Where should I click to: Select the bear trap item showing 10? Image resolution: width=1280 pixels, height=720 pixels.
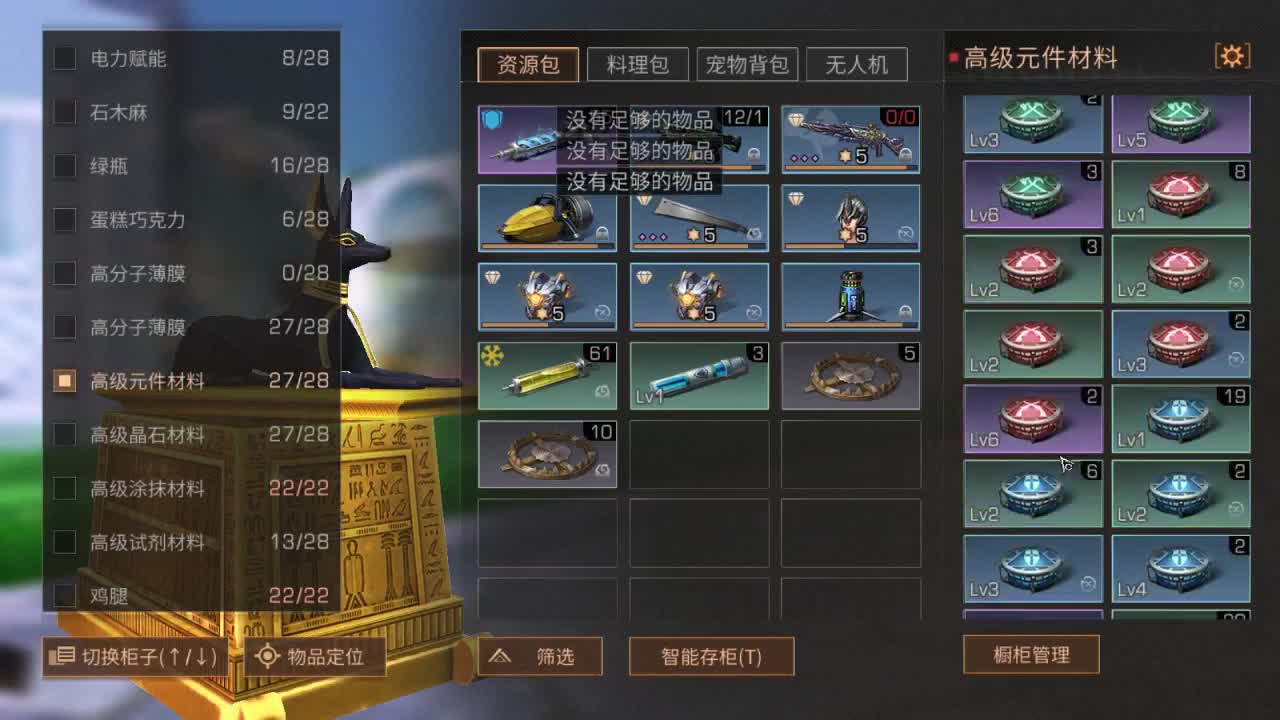click(548, 453)
